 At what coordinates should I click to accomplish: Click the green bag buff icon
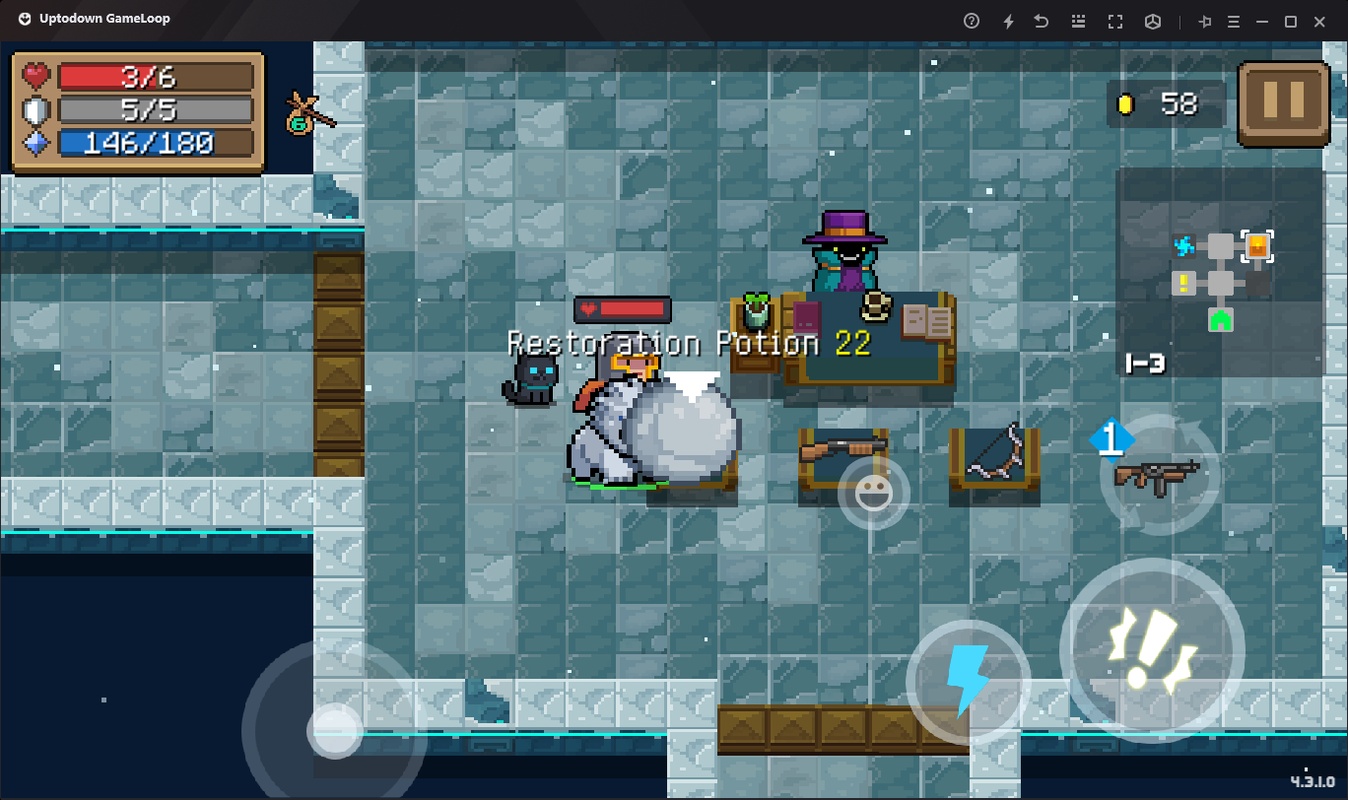click(x=303, y=113)
